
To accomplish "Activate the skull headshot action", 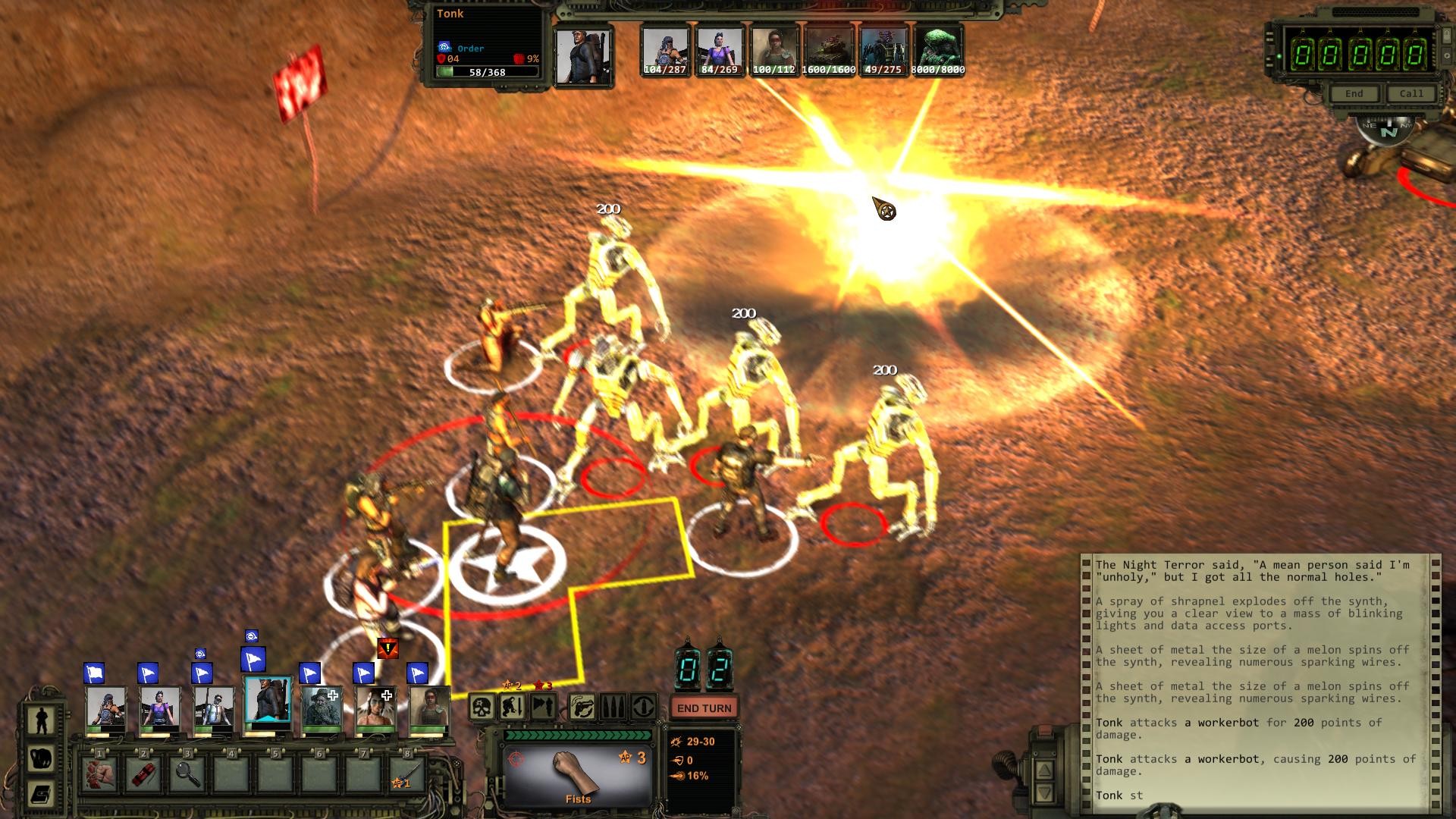I will click(x=482, y=707).
